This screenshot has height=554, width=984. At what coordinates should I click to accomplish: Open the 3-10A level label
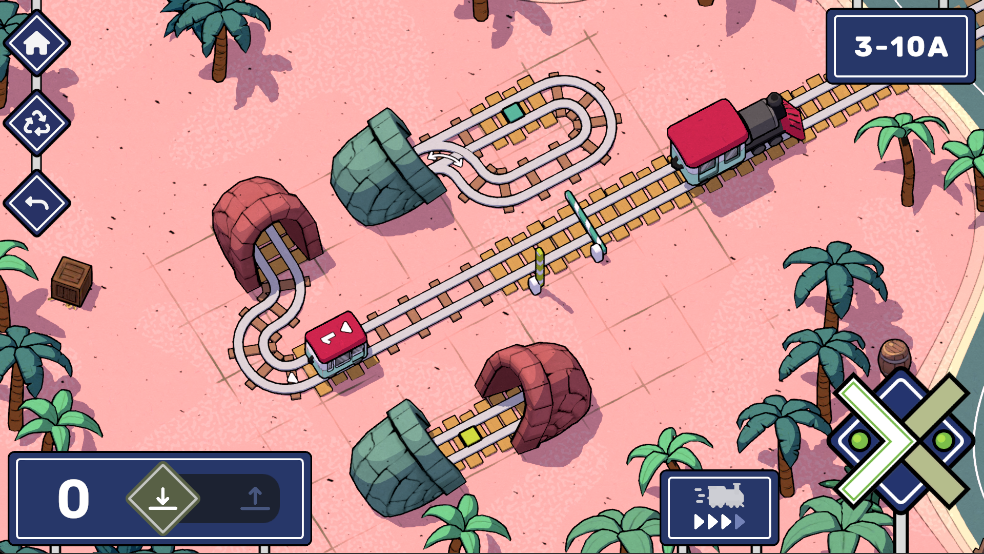click(x=900, y=46)
